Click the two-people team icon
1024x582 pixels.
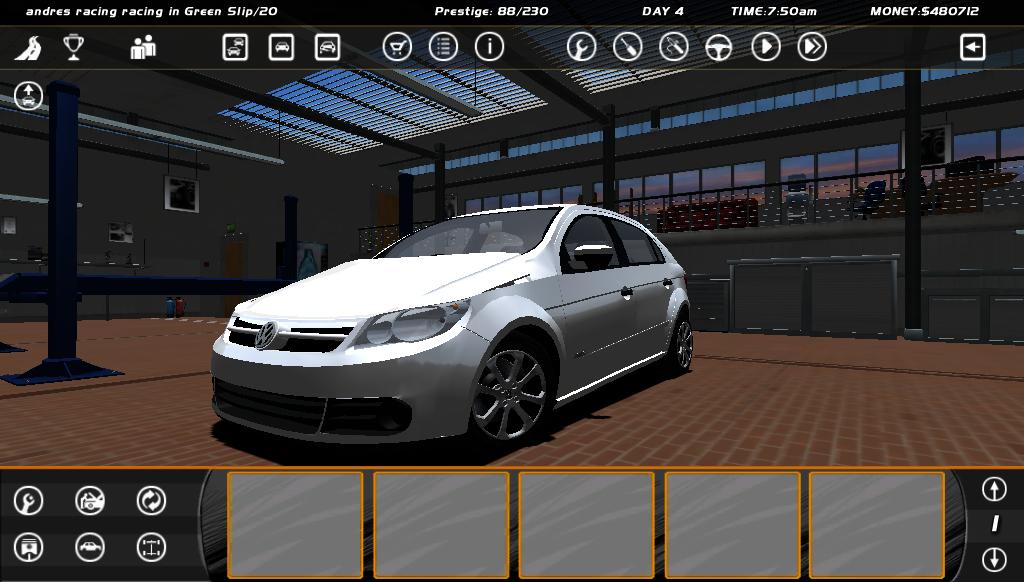pos(143,47)
